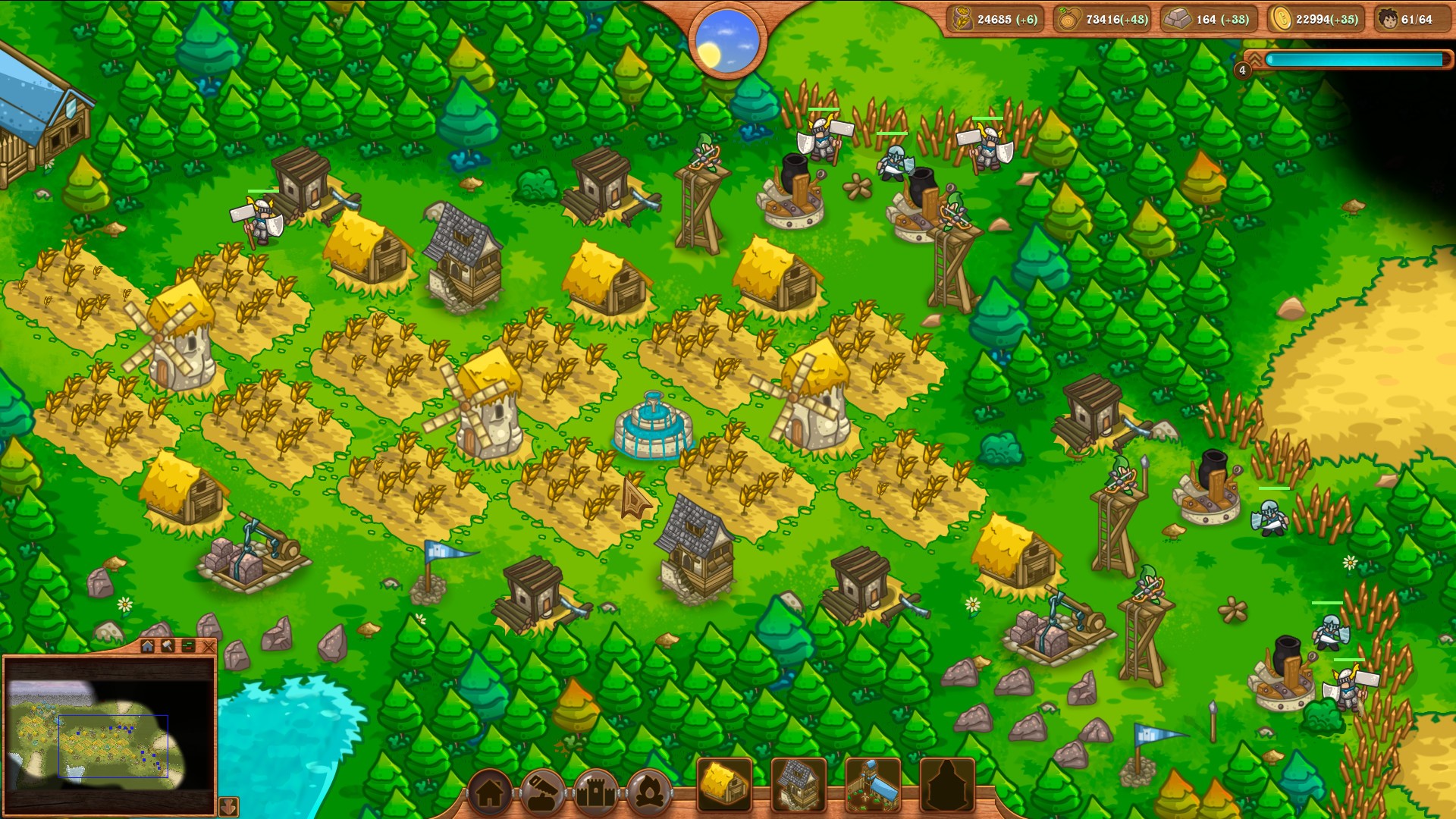The width and height of the screenshot is (1456, 819).
Task: Collapse the minimap with the arrow button
Action: point(227,808)
